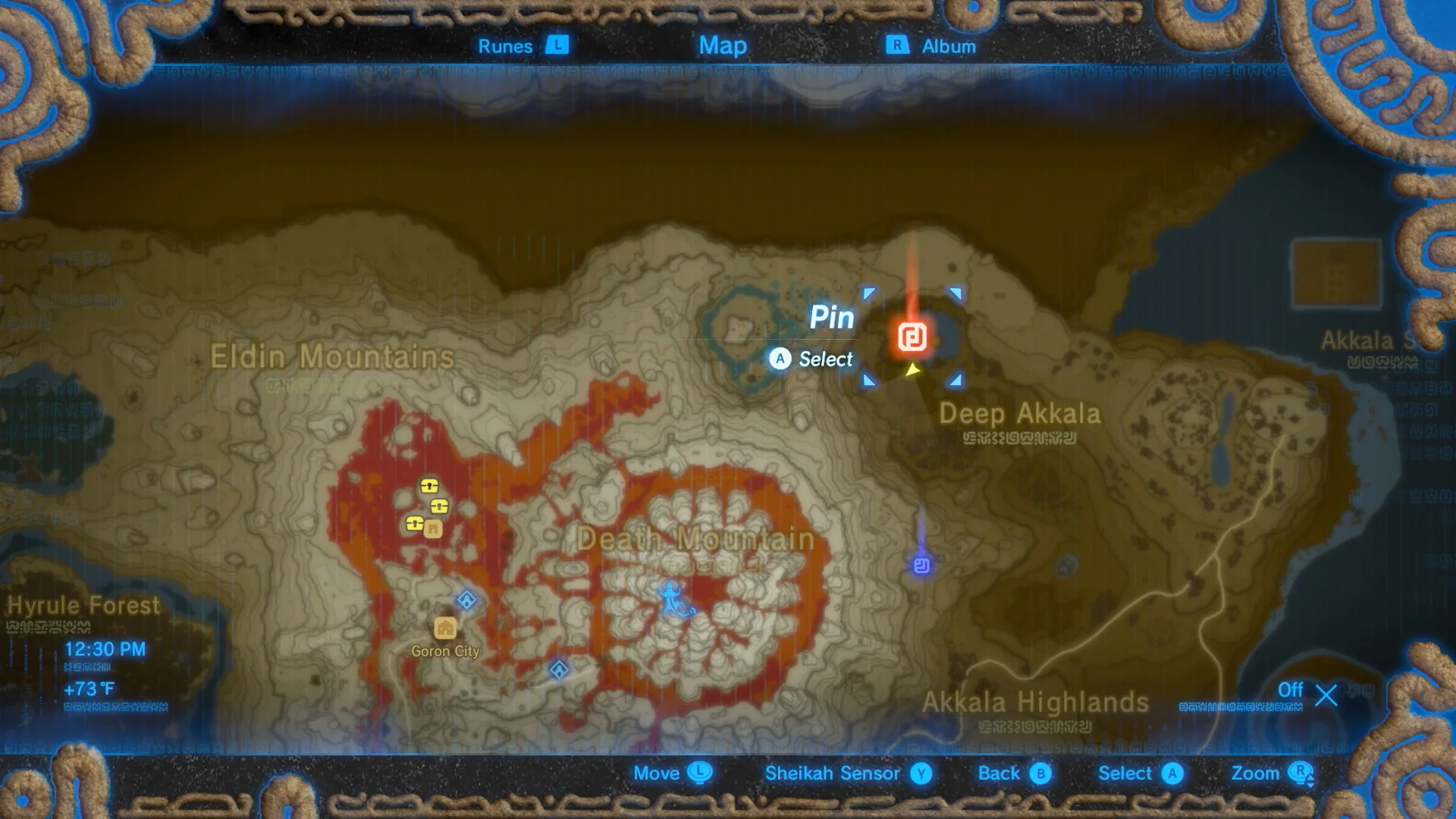The height and width of the screenshot is (819, 1456).
Task: Turn off the sensor target via the X control
Action: (1324, 693)
